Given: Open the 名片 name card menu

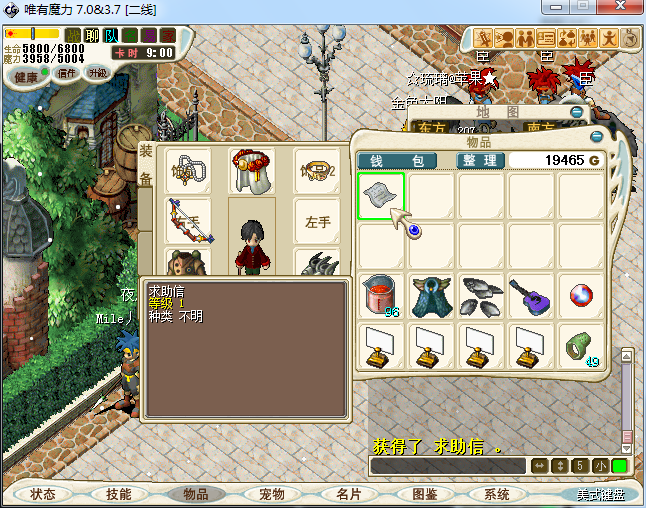Looking at the screenshot, I should pos(349,494).
